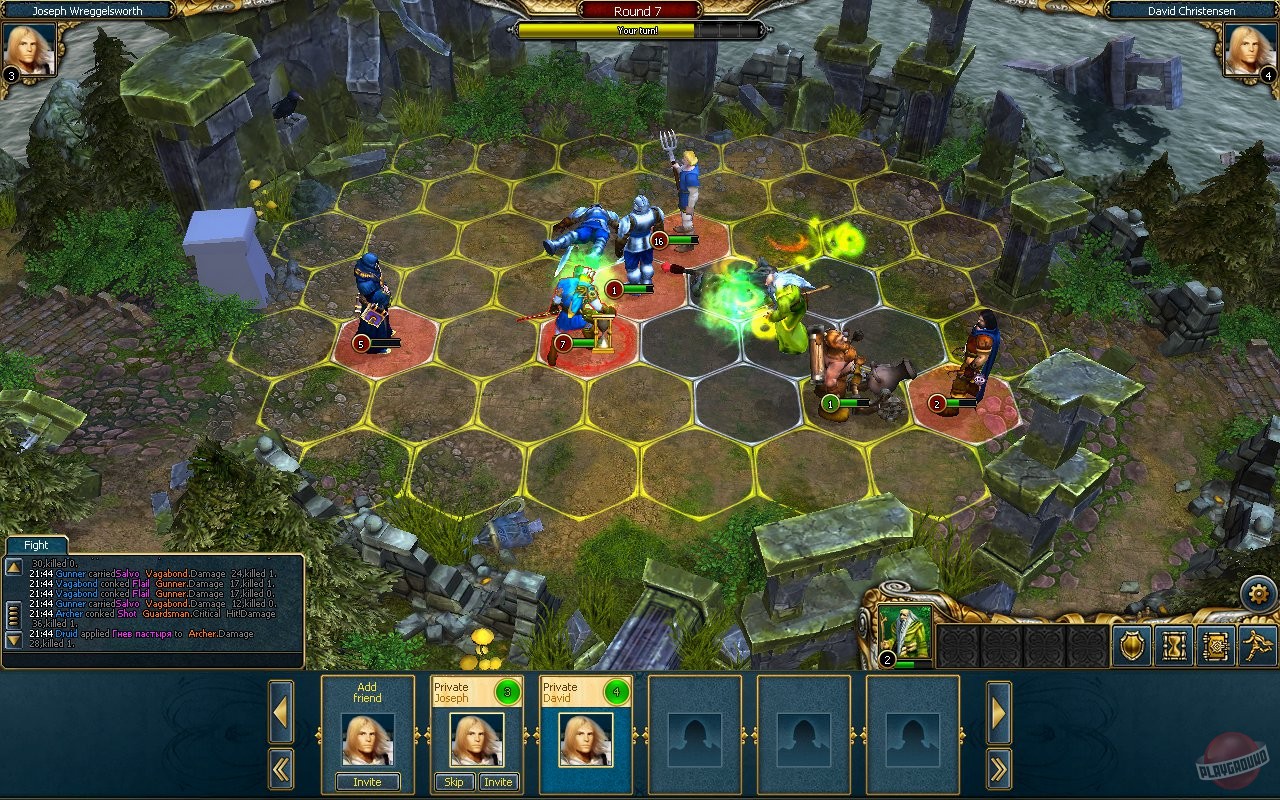Click the turn timer bar under Round 7
The image size is (1280, 800).
coord(638,30)
